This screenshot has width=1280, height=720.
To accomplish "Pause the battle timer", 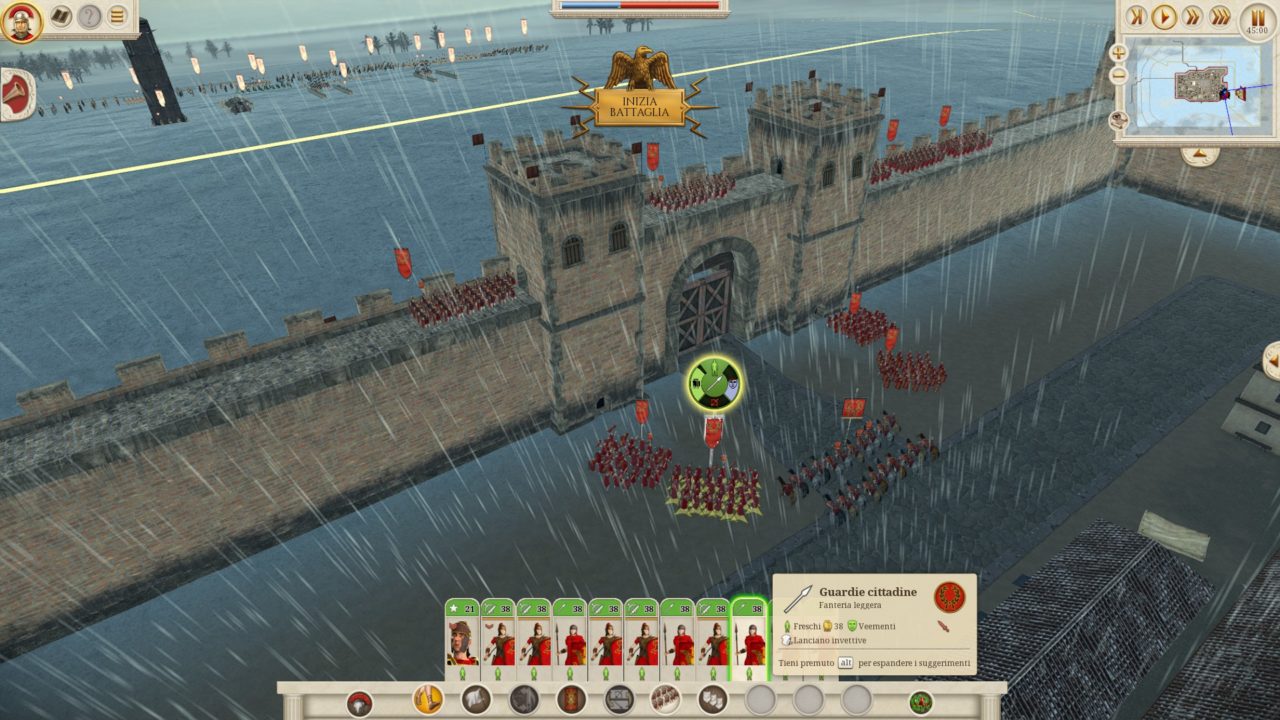I will click(x=1257, y=16).
